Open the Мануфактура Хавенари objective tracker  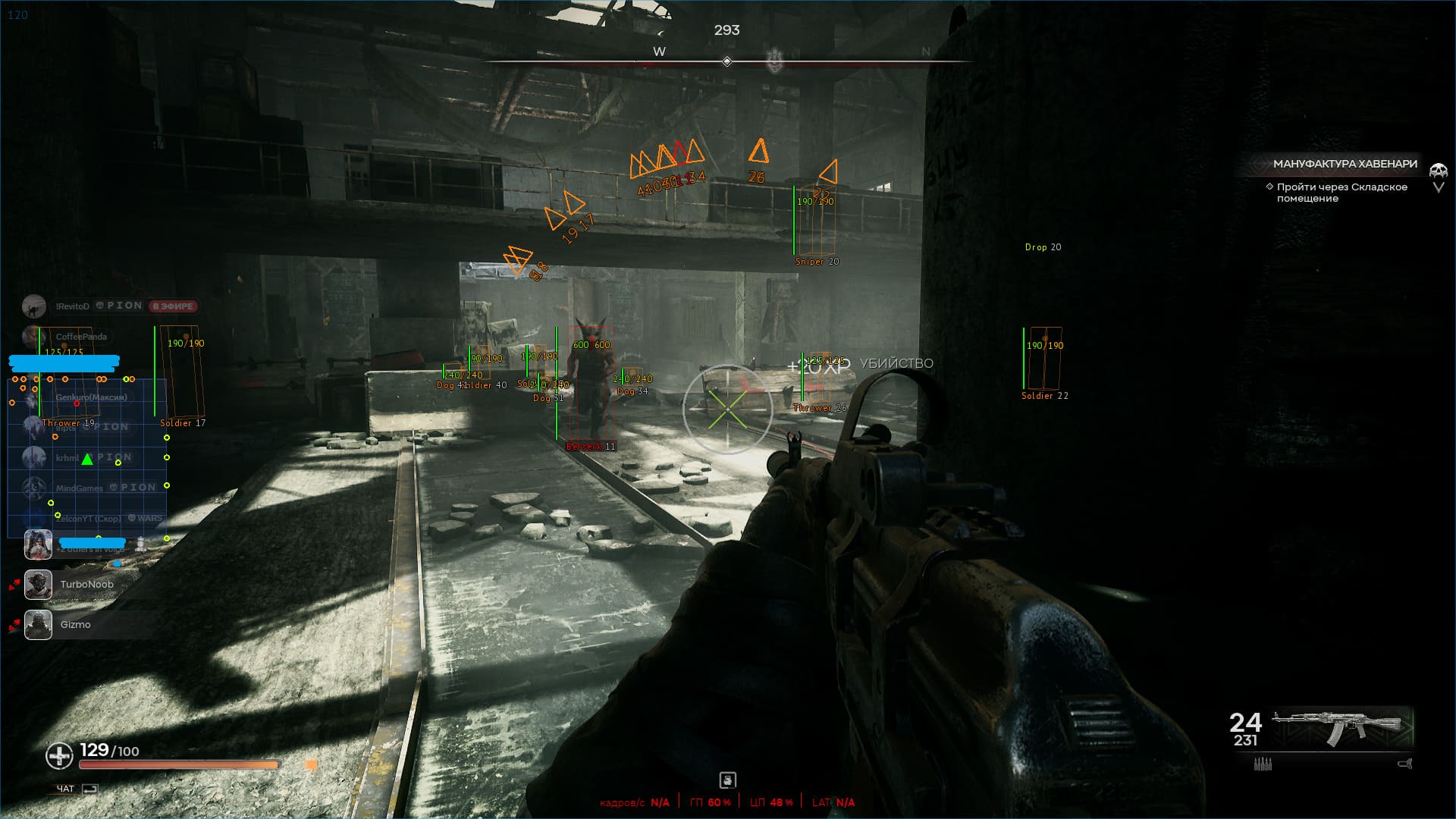(1344, 164)
